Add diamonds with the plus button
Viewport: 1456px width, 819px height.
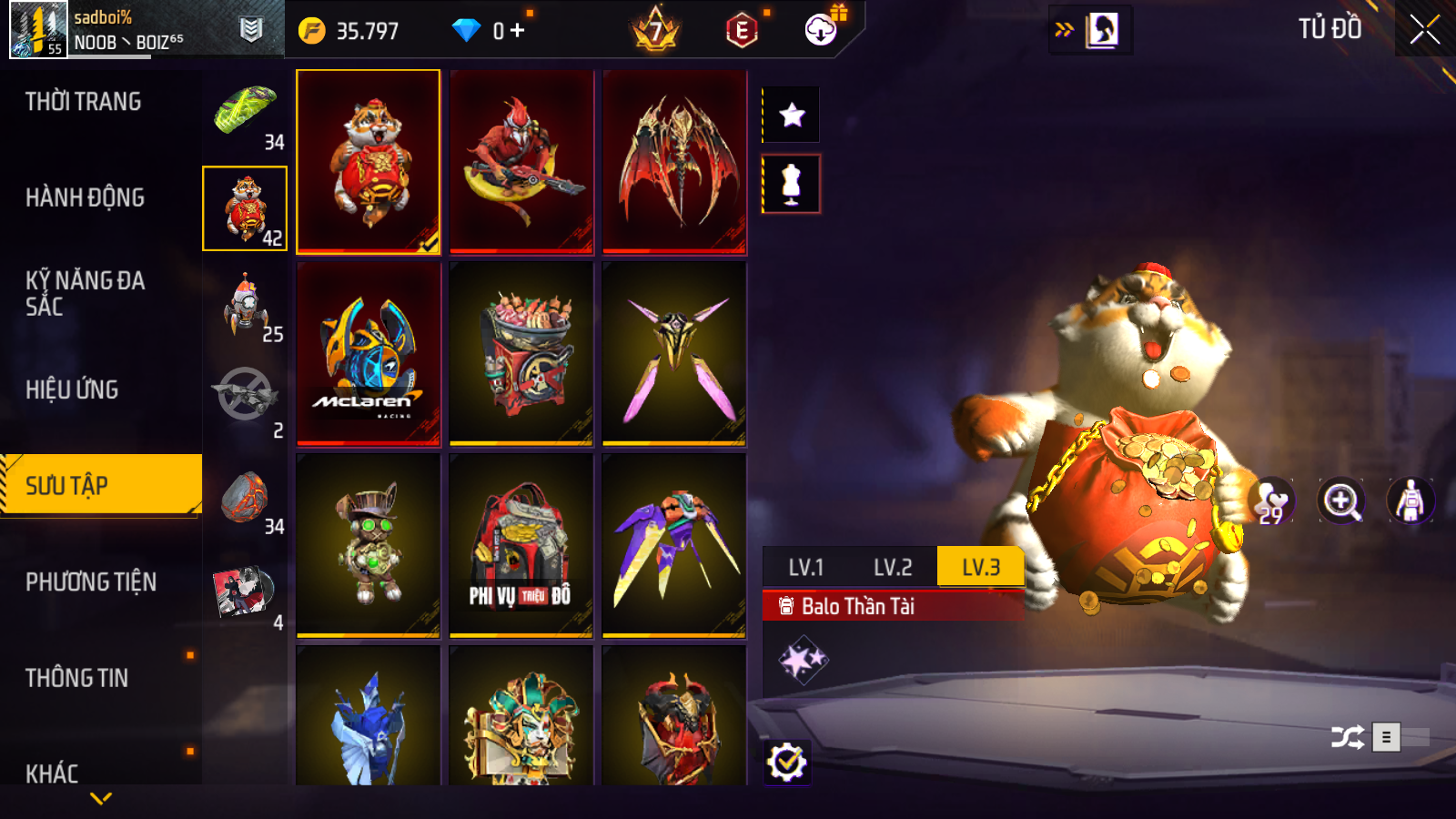pos(518,31)
